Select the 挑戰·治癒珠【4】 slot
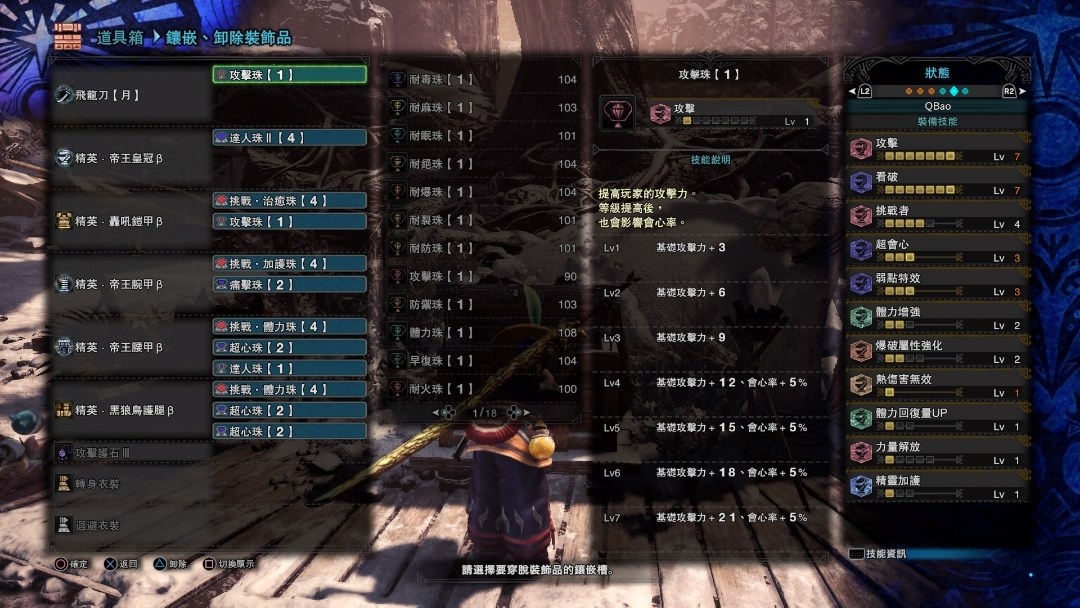The height and width of the screenshot is (608, 1080). 289,201
